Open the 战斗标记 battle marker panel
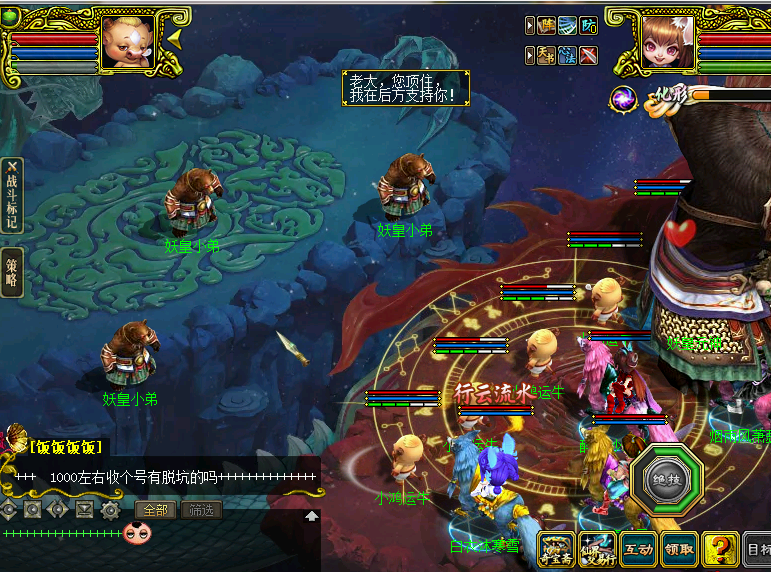771x572 pixels. click(x=12, y=197)
